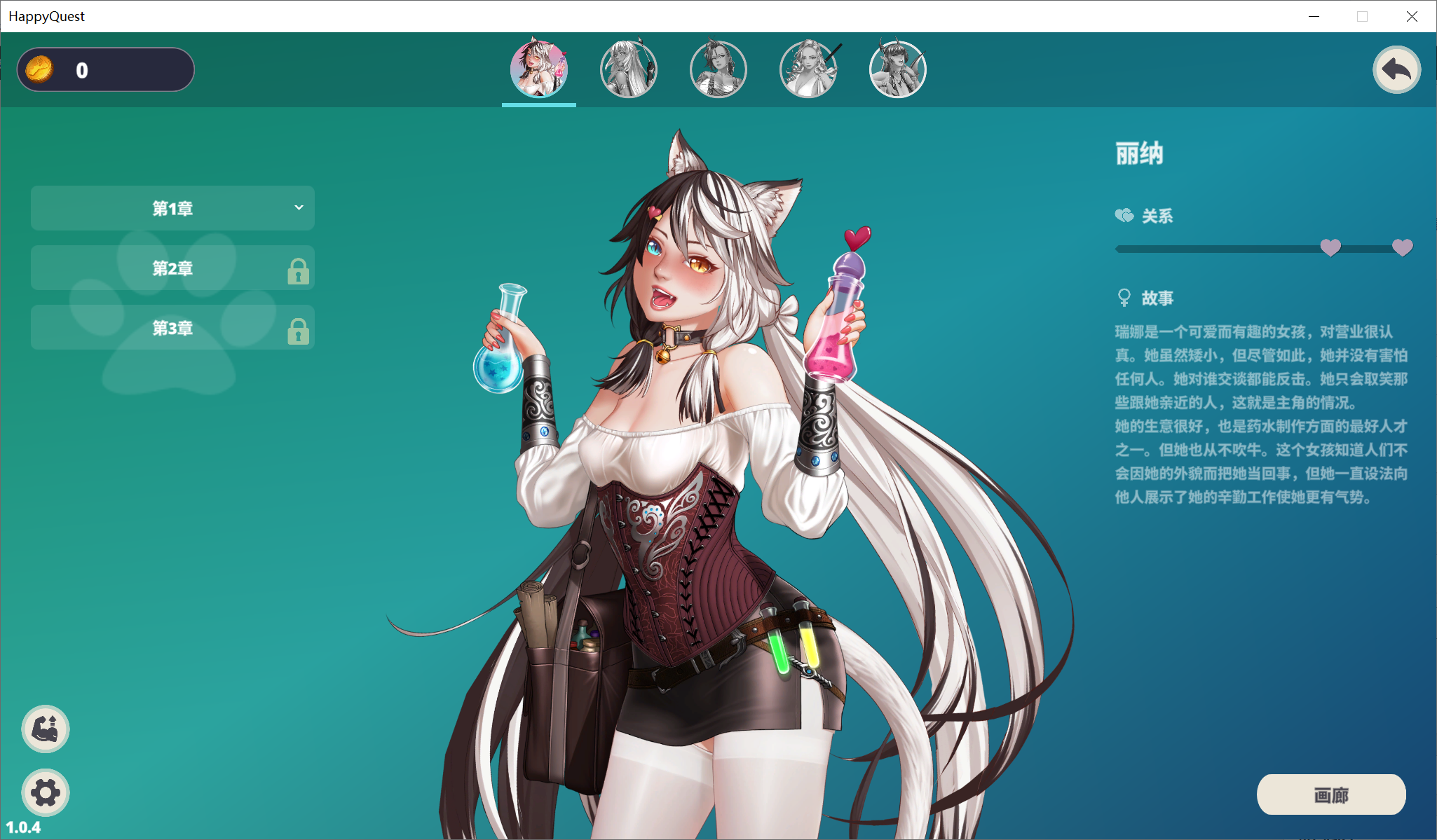Click the gold coin currency counter
1437x840 pixels.
[x=106, y=70]
